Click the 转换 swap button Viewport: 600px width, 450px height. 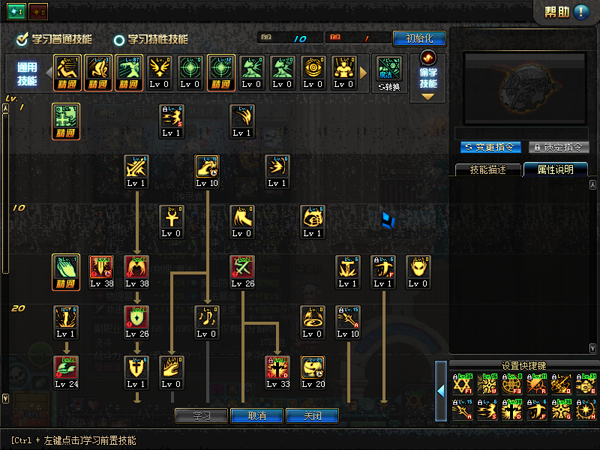pos(388,72)
